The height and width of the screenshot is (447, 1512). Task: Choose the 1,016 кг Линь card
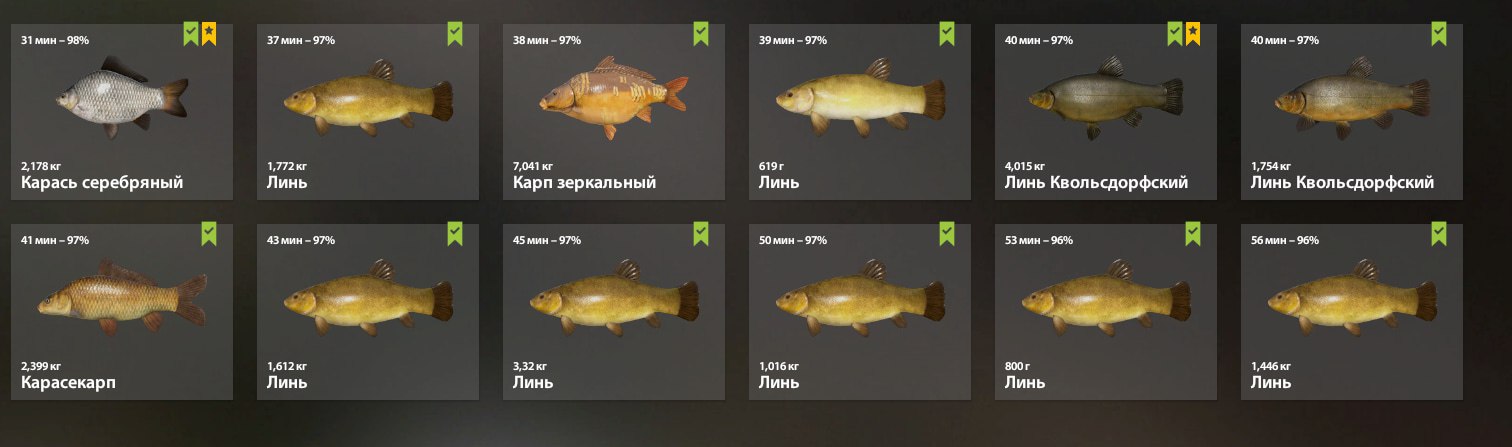859,311
